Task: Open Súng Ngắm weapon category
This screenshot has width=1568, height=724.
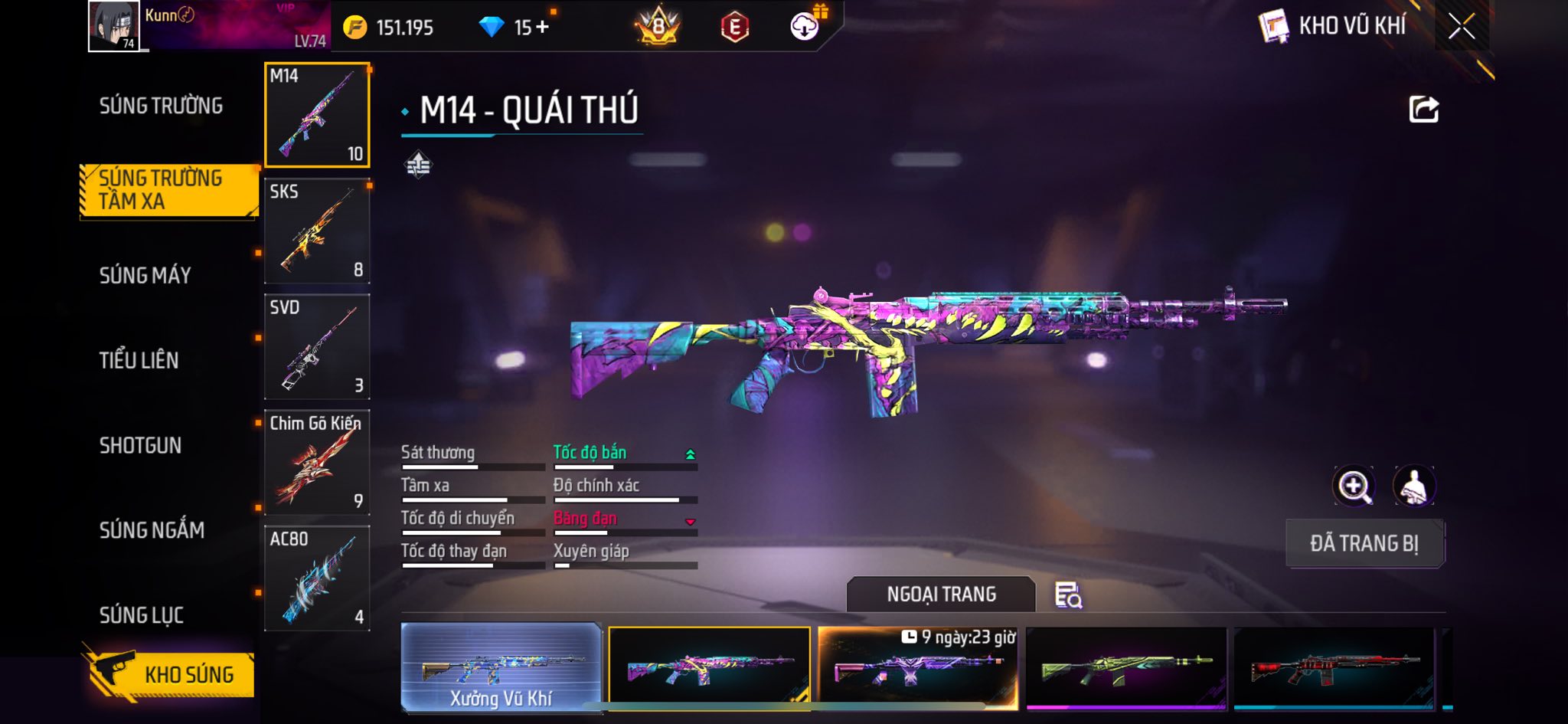Action: click(152, 529)
